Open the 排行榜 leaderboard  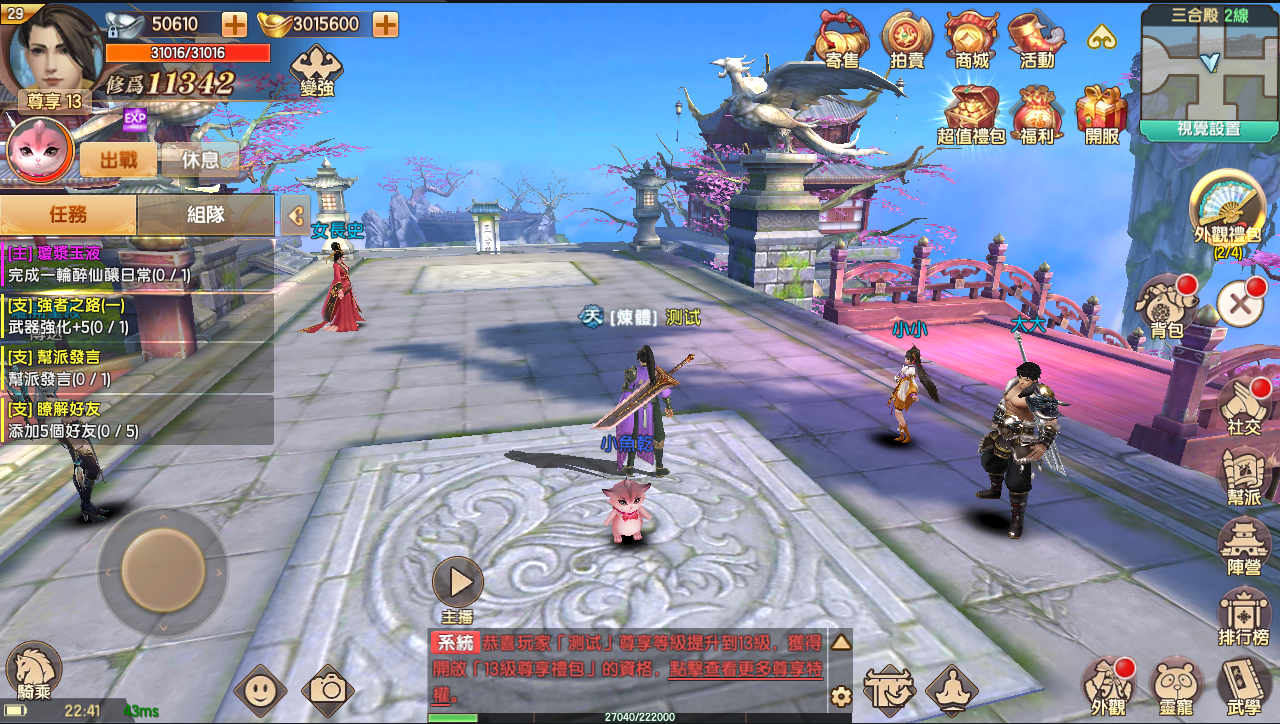[1244, 615]
